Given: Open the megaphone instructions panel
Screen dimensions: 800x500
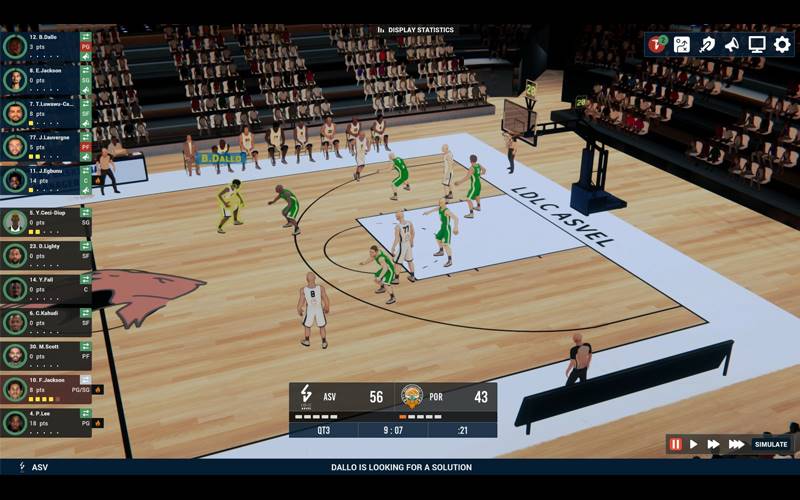Looking at the screenshot, I should coord(732,44).
